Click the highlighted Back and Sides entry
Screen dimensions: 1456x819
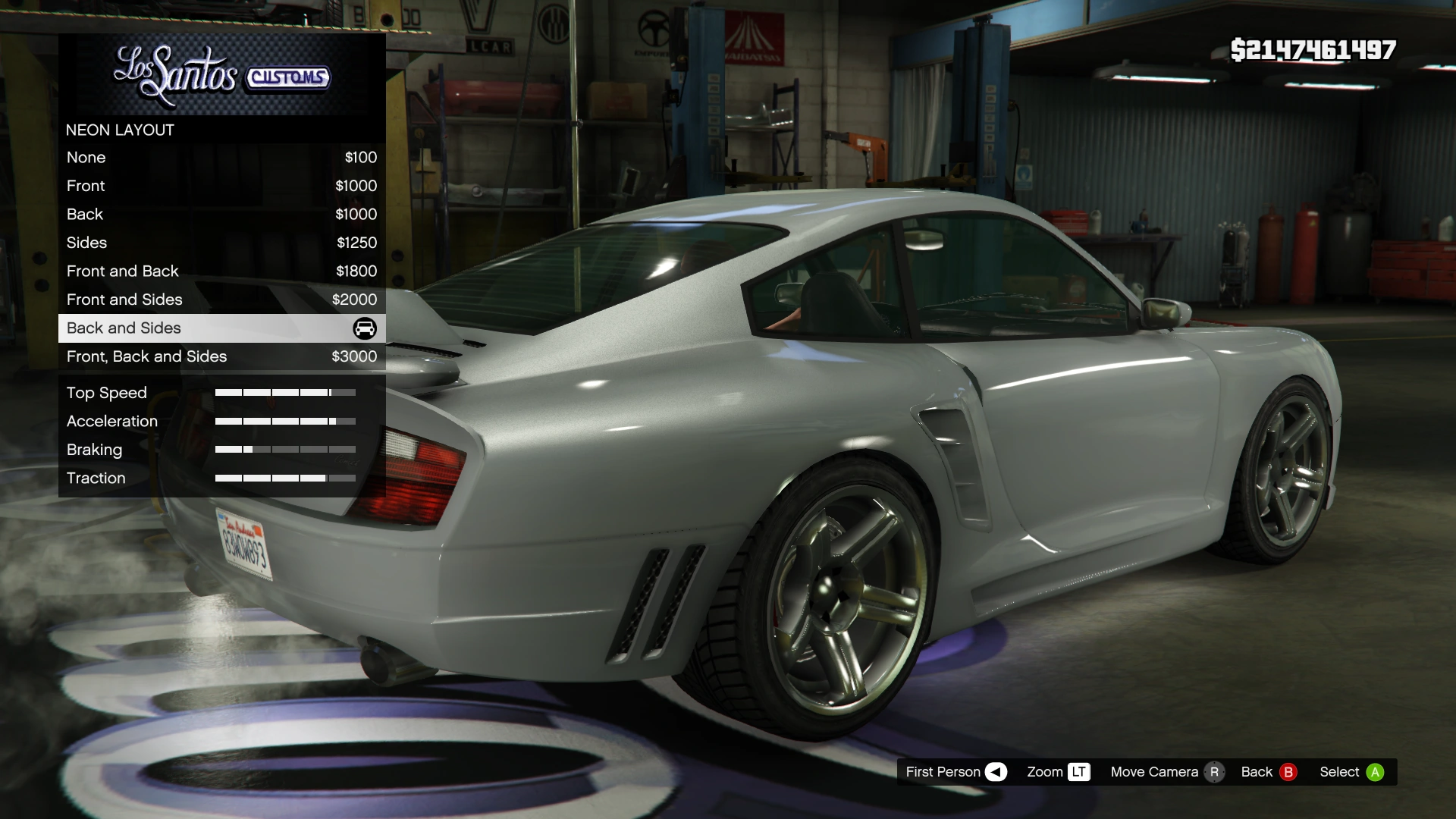(x=221, y=328)
